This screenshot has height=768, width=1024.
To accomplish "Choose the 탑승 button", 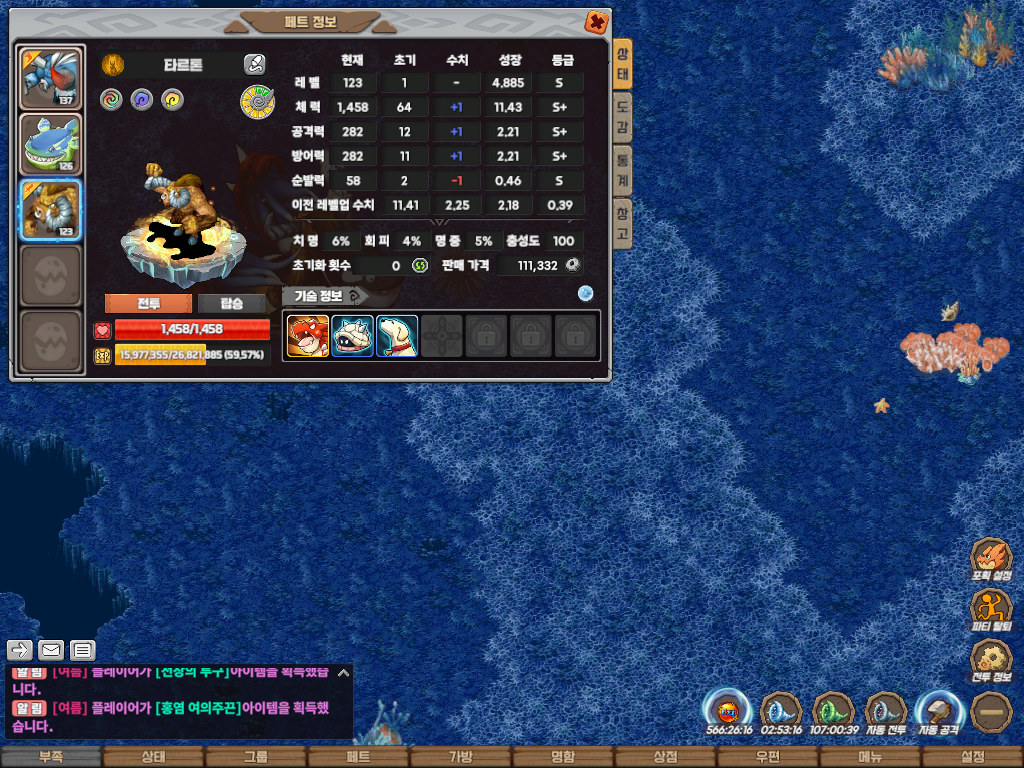I will pyautogui.click(x=231, y=303).
